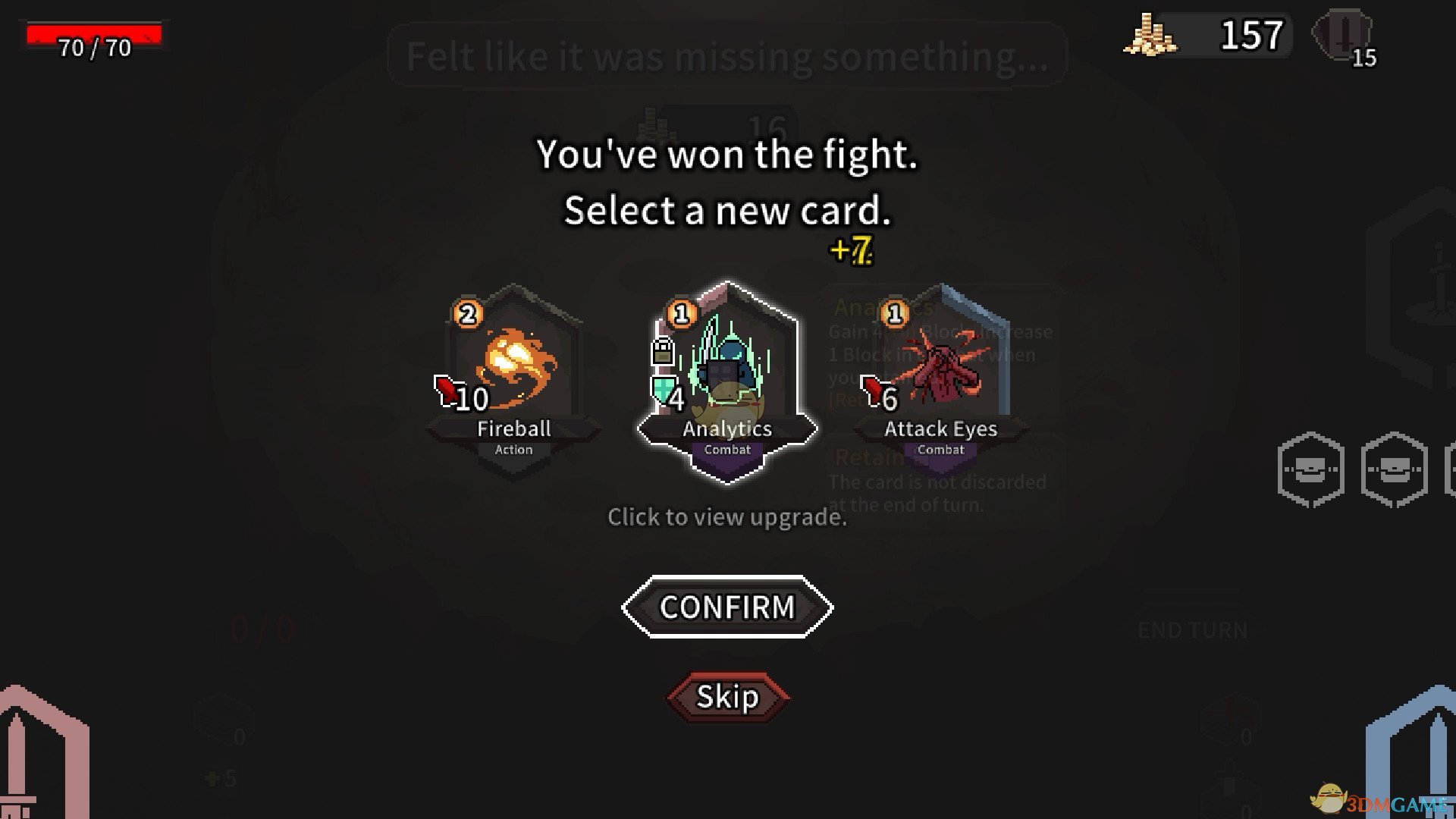This screenshot has height=819, width=1456.
Task: Confirm the card selection
Action: [x=726, y=607]
